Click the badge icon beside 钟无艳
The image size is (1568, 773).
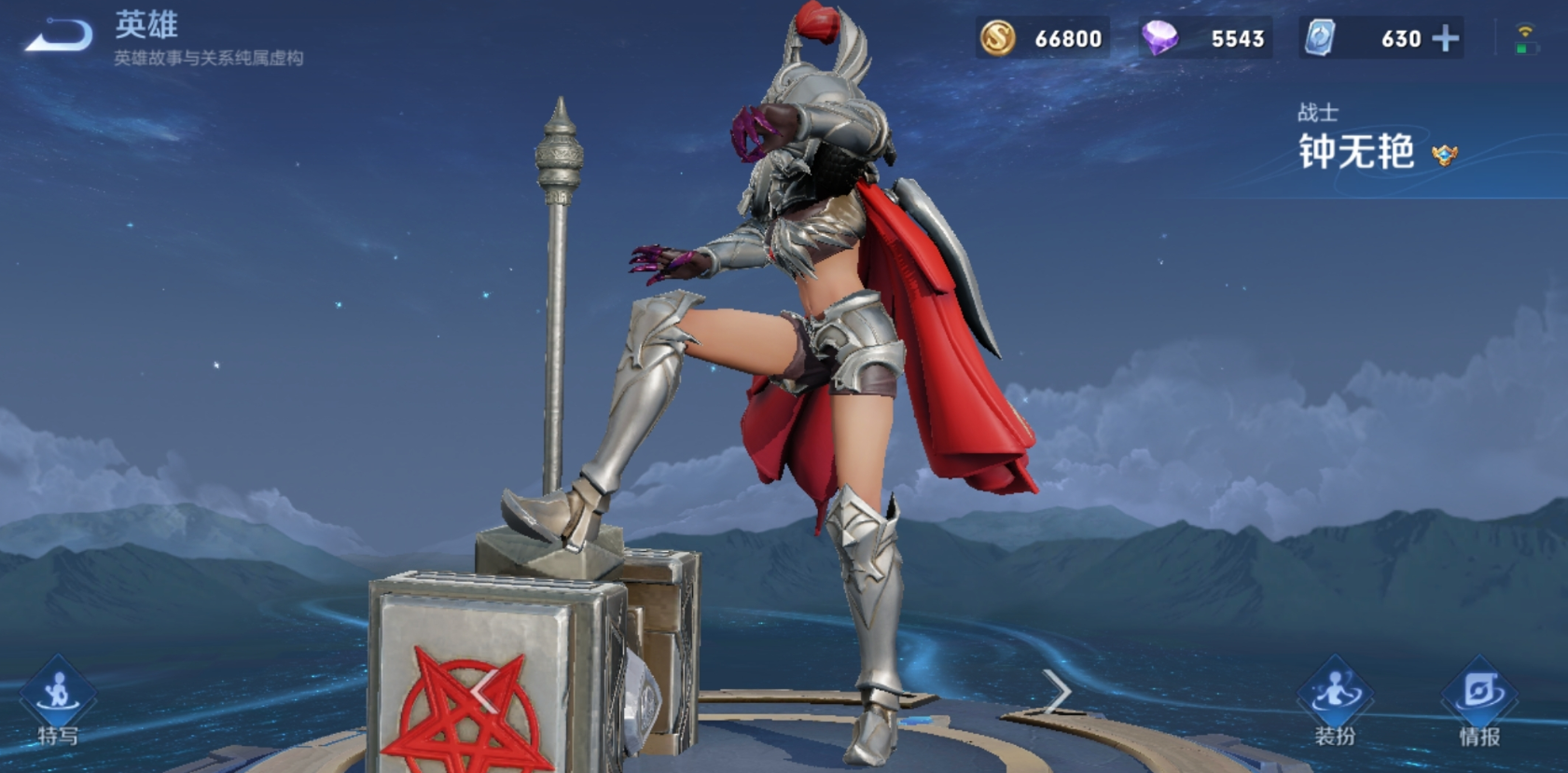click(x=1445, y=155)
